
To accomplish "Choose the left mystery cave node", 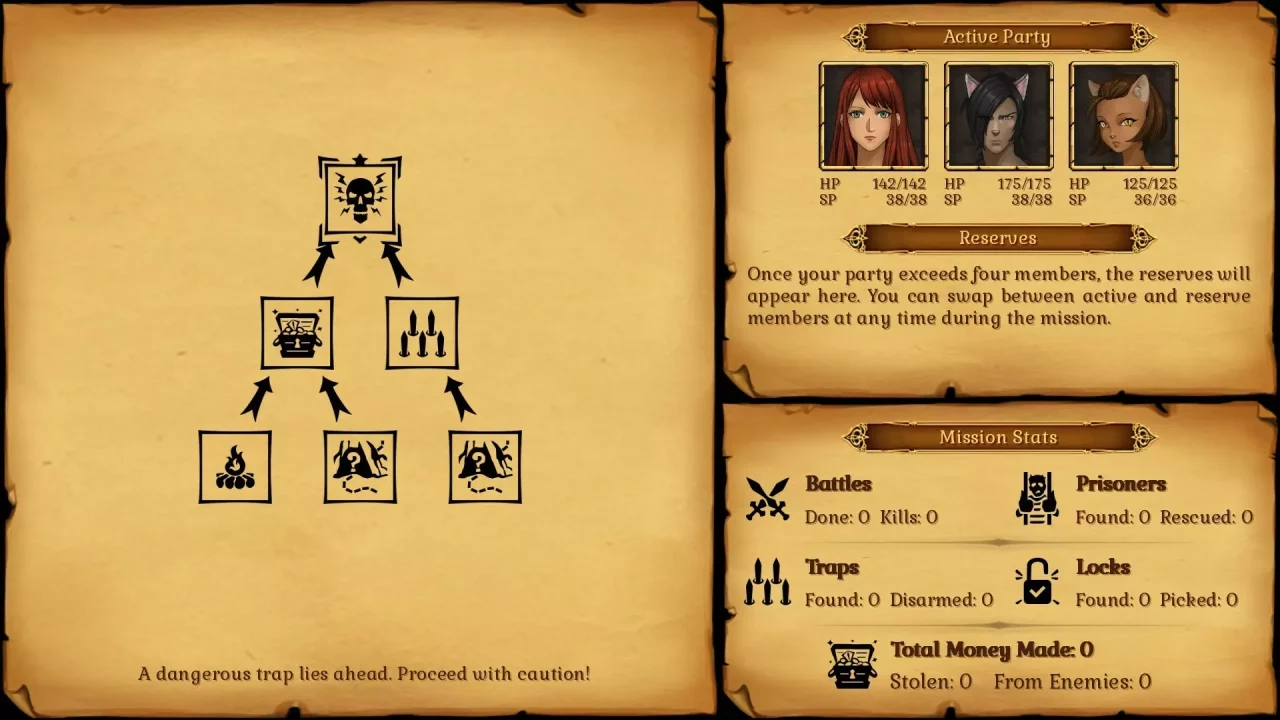I will click(x=360, y=466).
